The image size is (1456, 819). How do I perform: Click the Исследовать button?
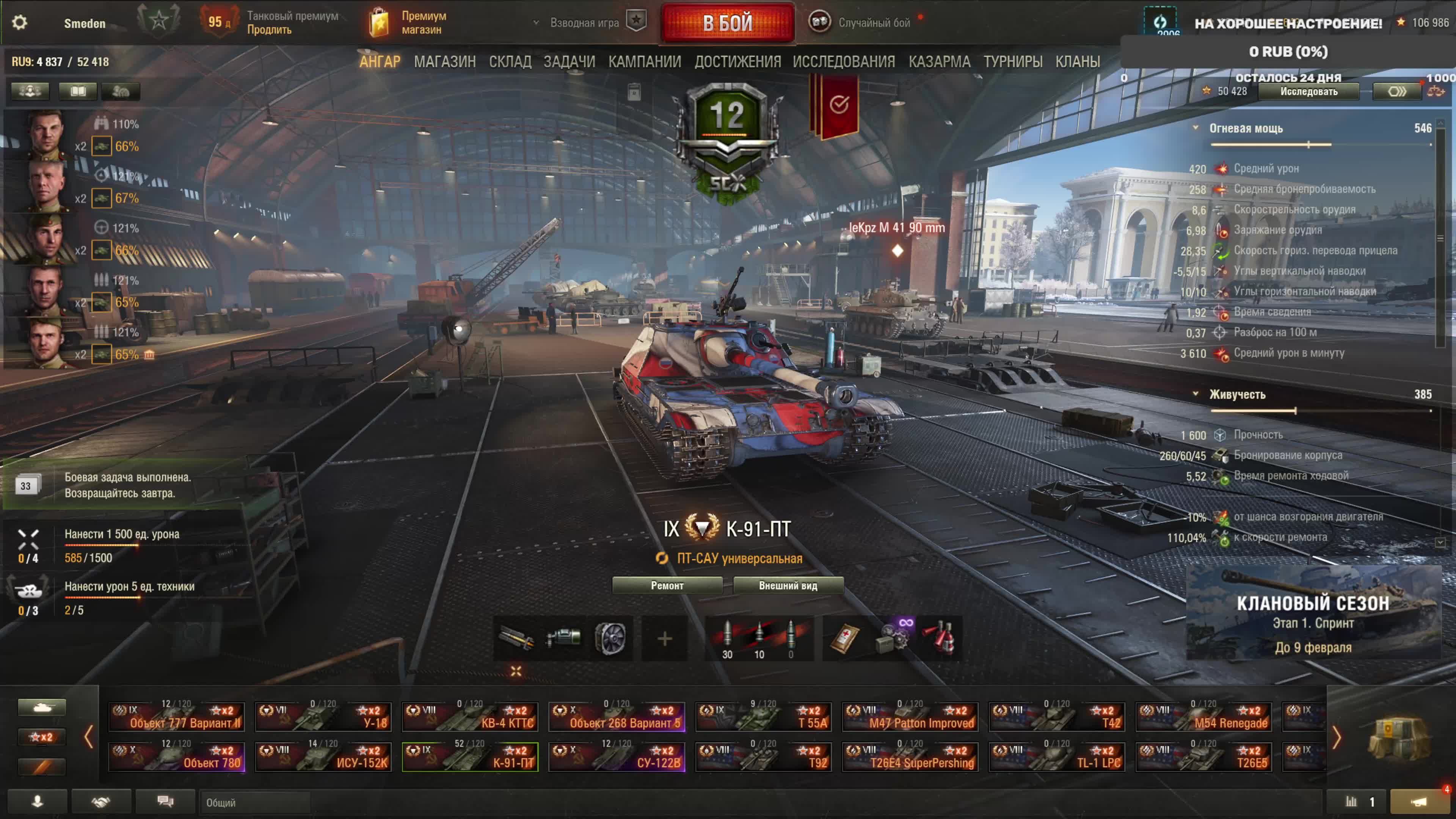1309,91
